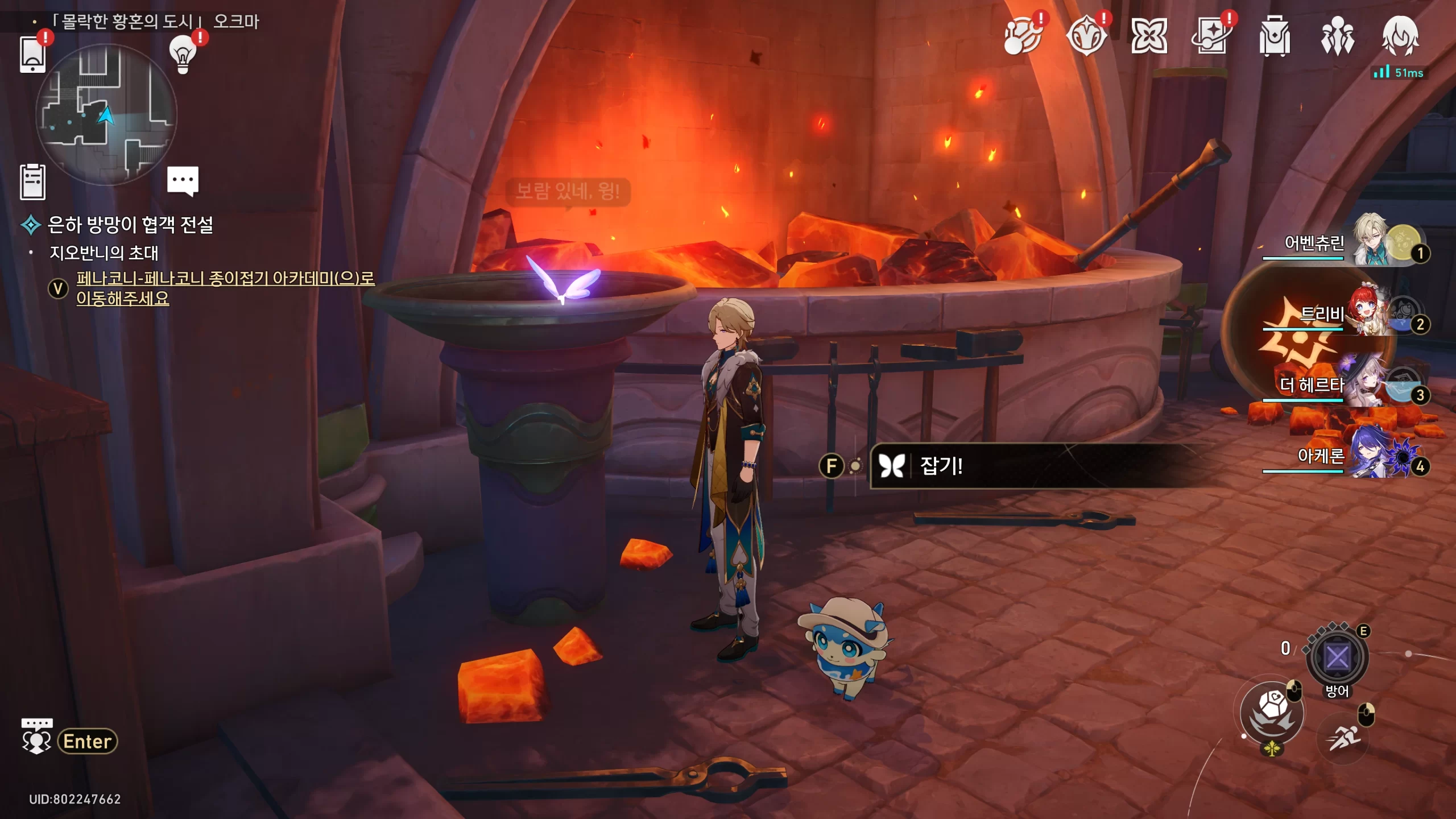Activate the 방어 technique skill
The height and width of the screenshot is (819, 1456).
click(x=1337, y=658)
